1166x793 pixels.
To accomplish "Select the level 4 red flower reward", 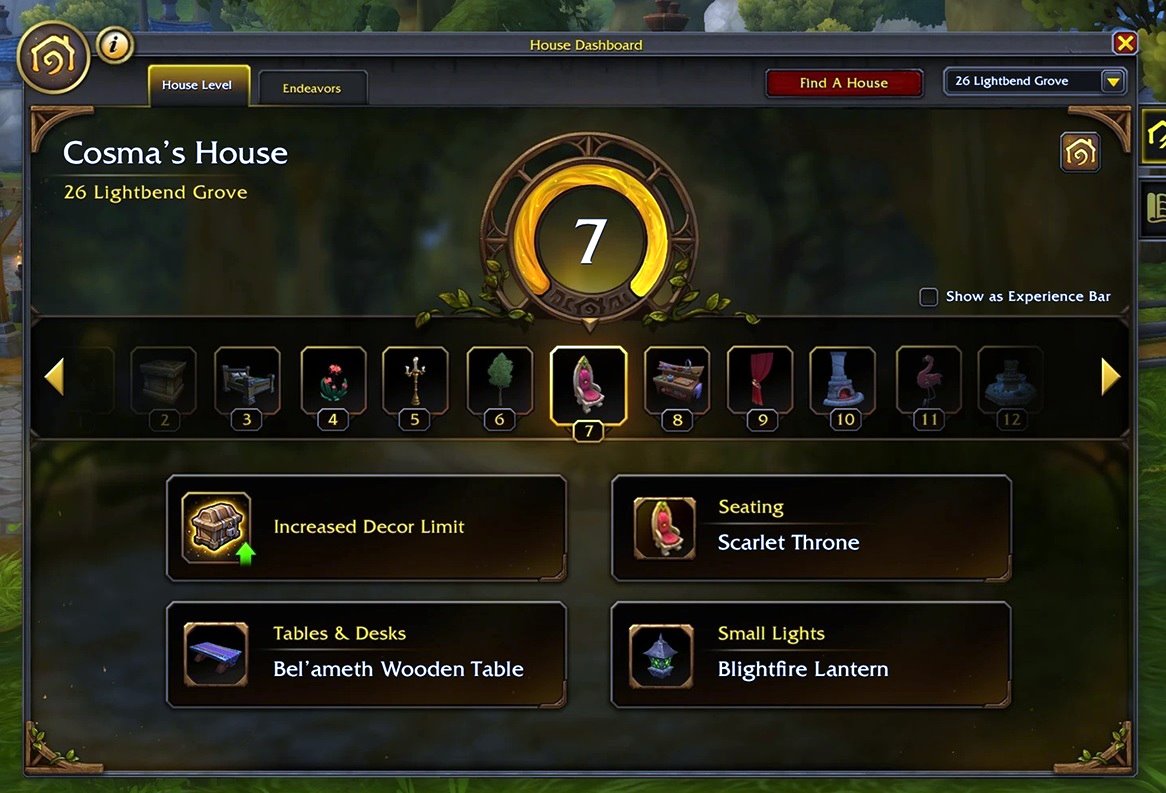I will [x=333, y=380].
